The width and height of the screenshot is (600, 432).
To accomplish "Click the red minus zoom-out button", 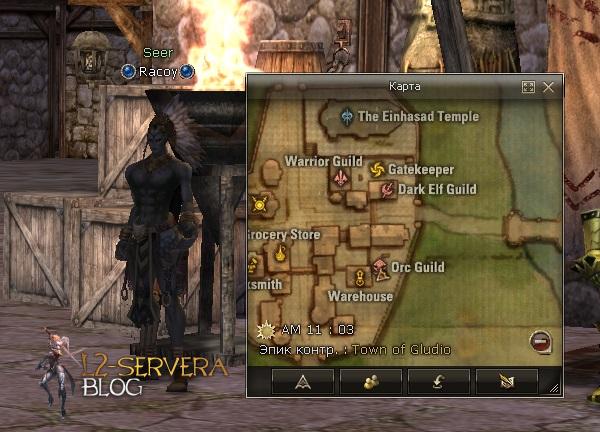I will coord(539,341).
